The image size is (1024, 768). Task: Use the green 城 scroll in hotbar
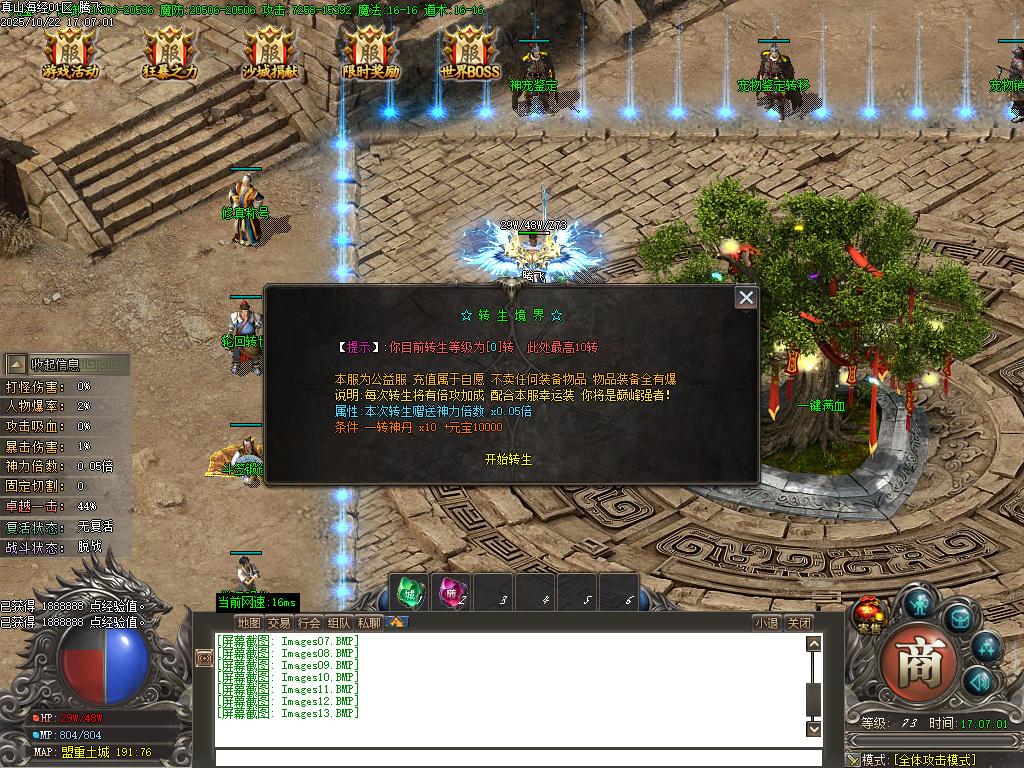tap(408, 594)
